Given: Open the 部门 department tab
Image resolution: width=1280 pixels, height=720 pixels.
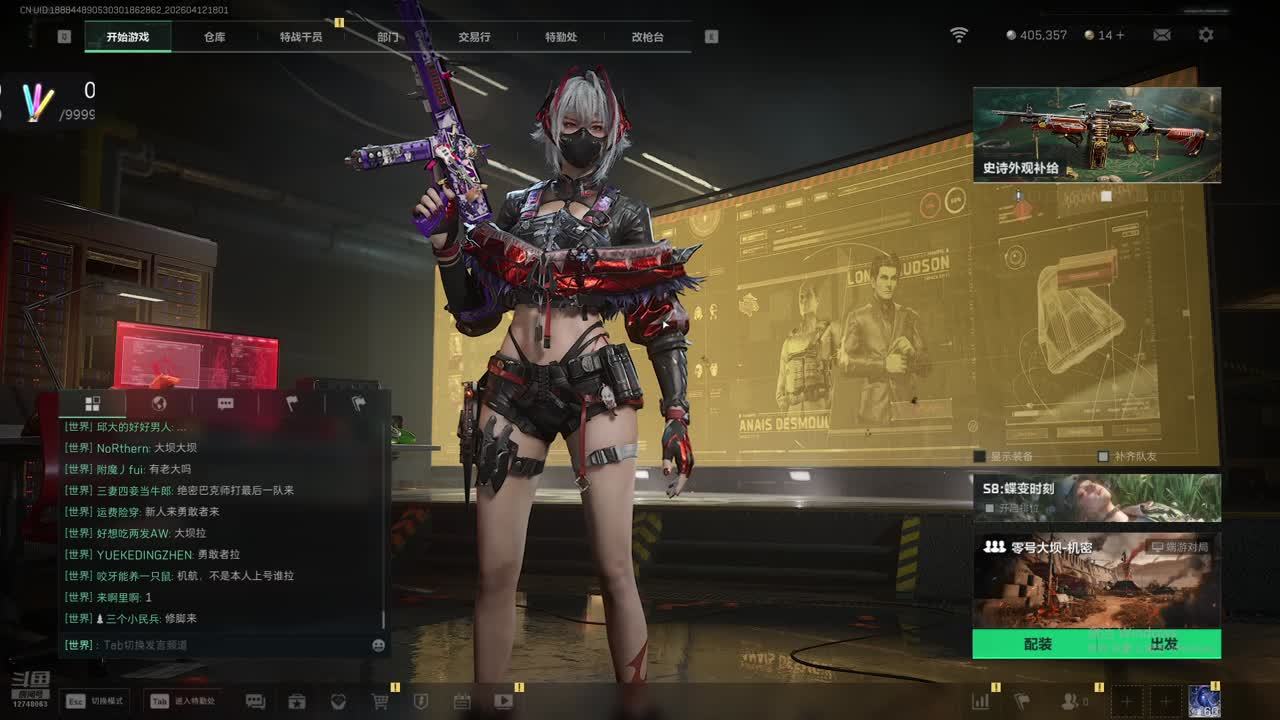Looking at the screenshot, I should pyautogui.click(x=388, y=37).
